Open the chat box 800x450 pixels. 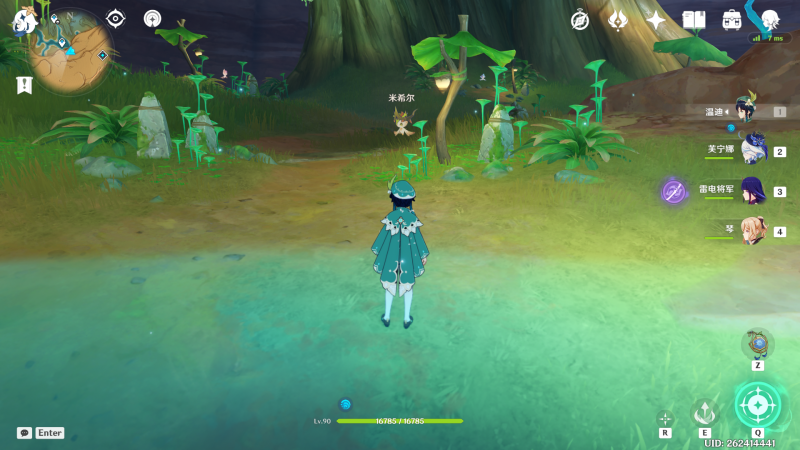click(25, 433)
